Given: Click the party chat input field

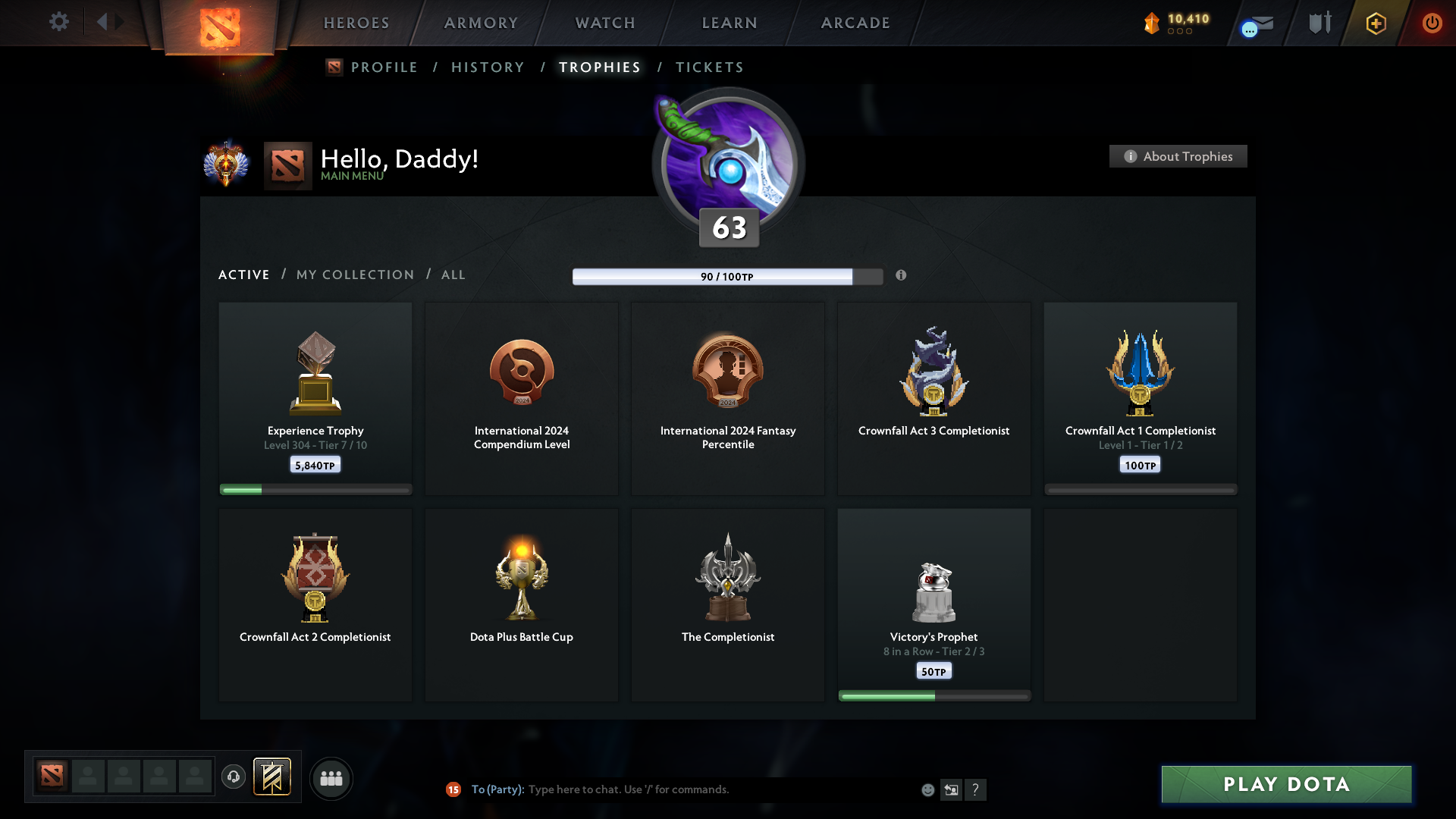Looking at the screenshot, I should coord(682,789).
